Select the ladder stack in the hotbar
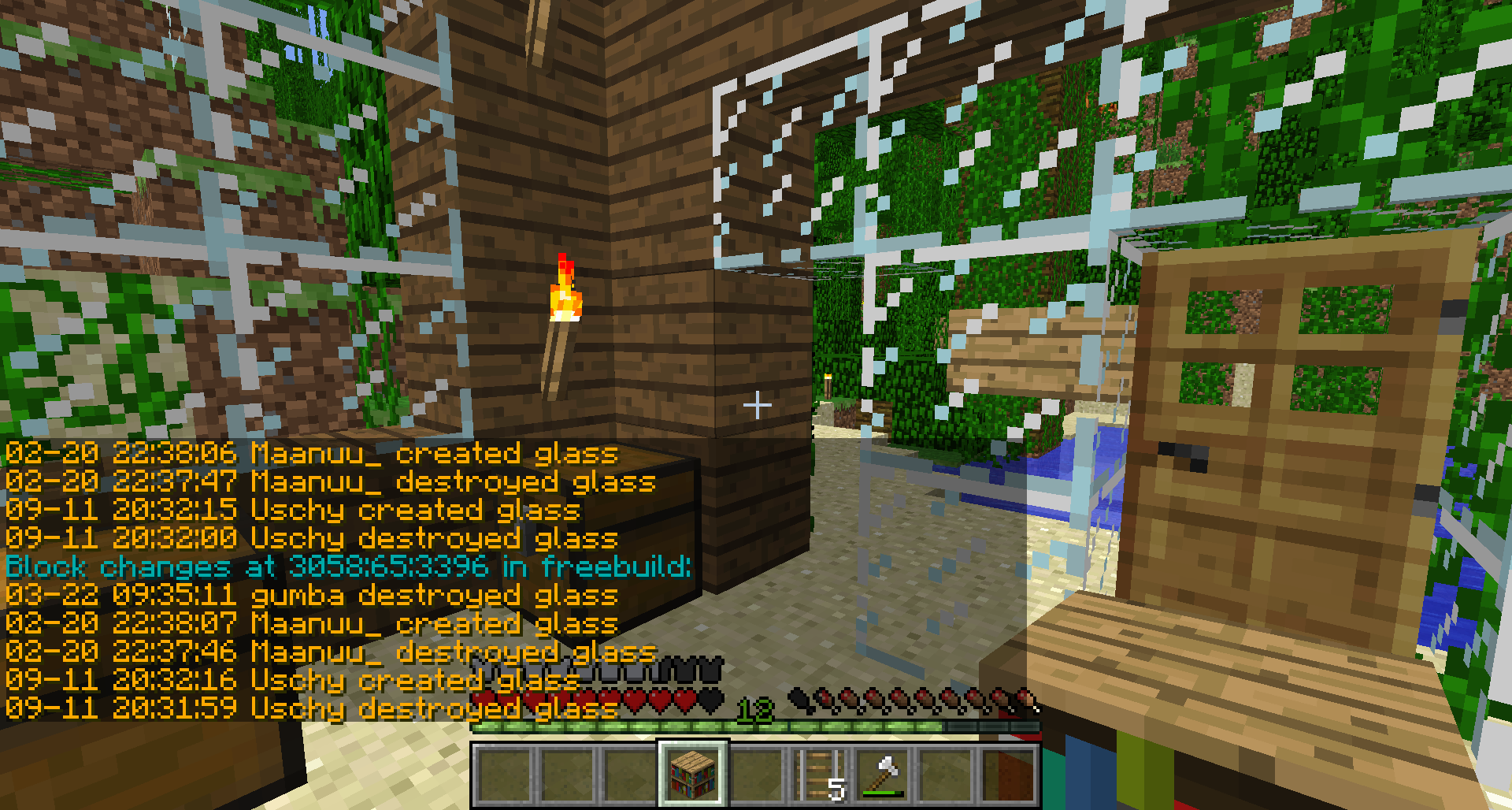This screenshot has width=1512, height=810. 819,775
